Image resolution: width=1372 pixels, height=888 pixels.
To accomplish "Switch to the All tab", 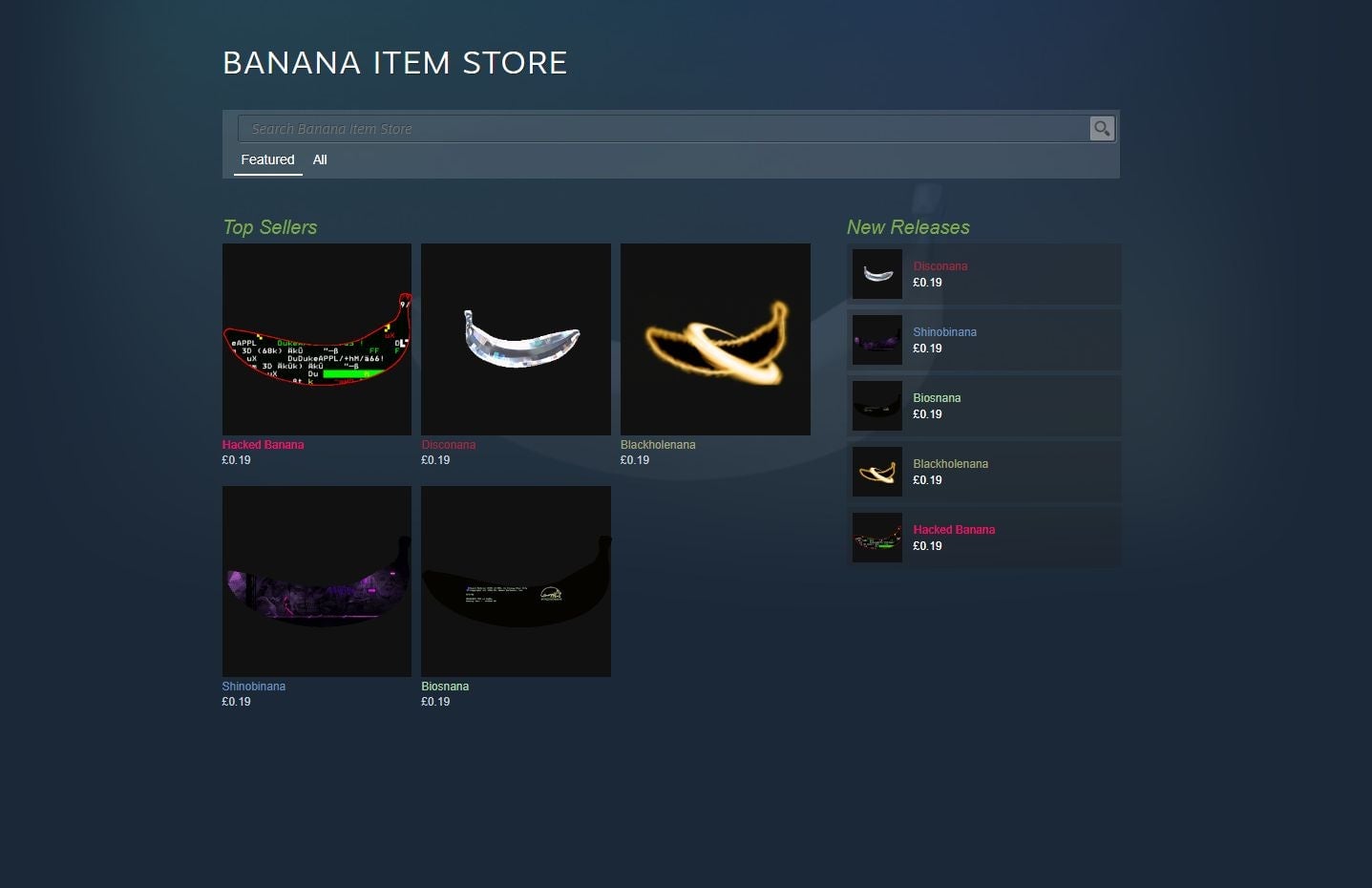I will (x=320, y=159).
